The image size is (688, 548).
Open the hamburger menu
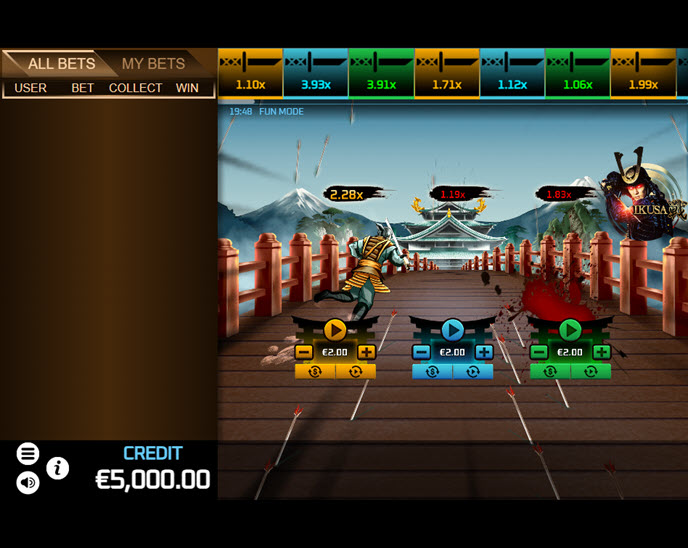coord(28,453)
